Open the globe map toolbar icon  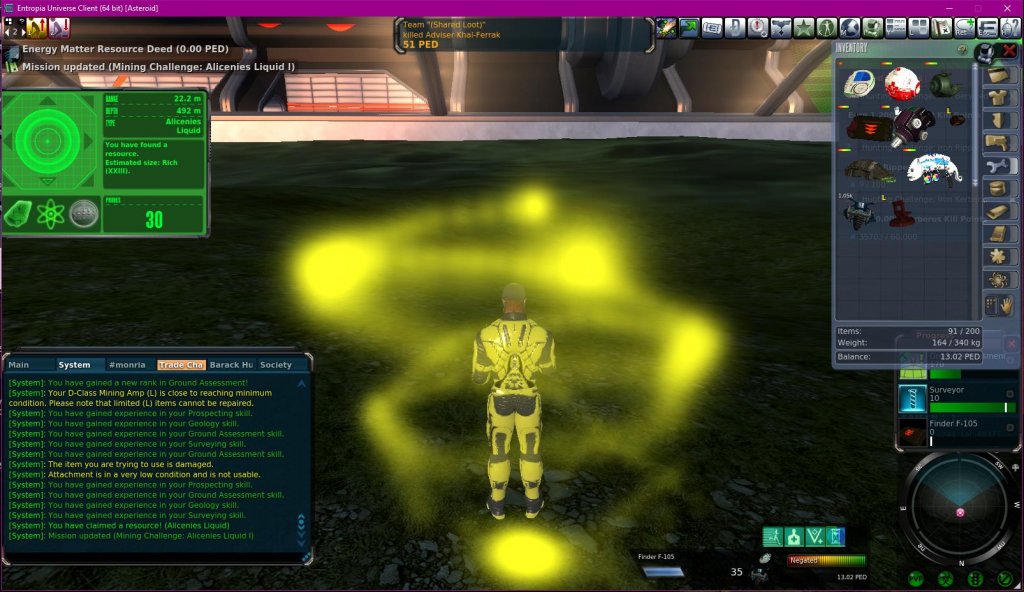point(850,28)
